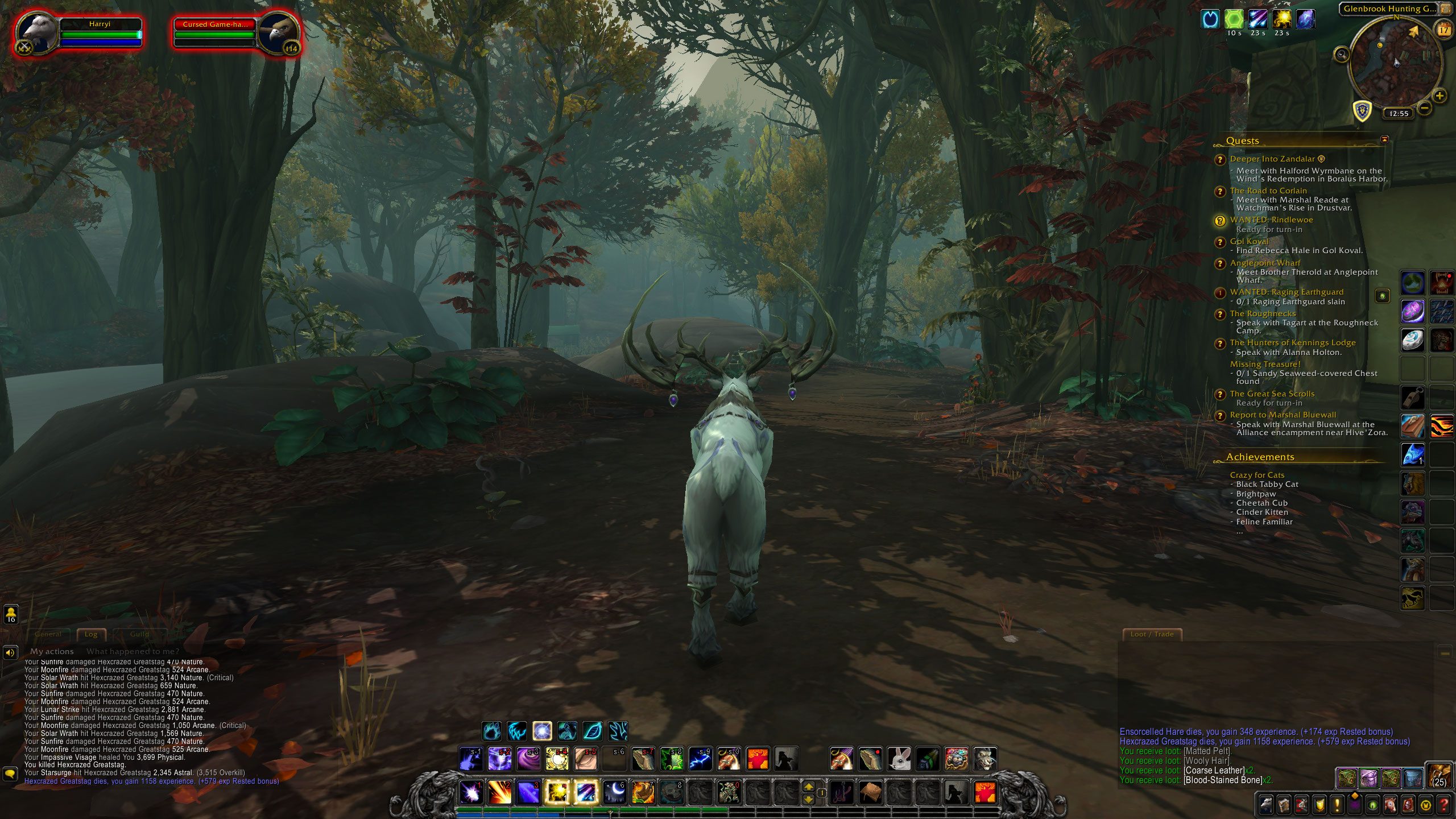
Task: Open the backpack bag at bottom right
Action: pyautogui.click(x=1438, y=778)
